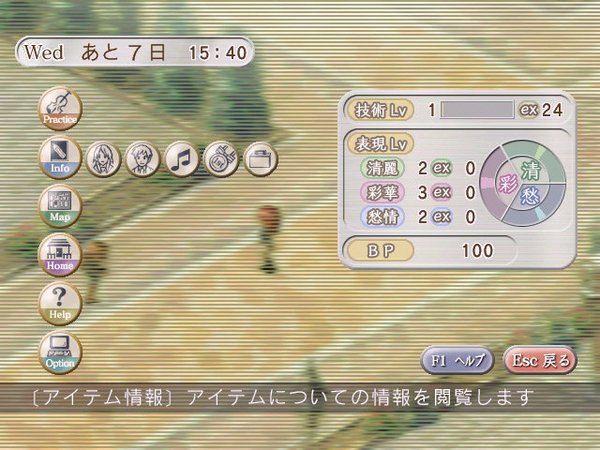Viewport: 600px width, 450px height.
Task: Open the Option settings
Action: (60, 352)
